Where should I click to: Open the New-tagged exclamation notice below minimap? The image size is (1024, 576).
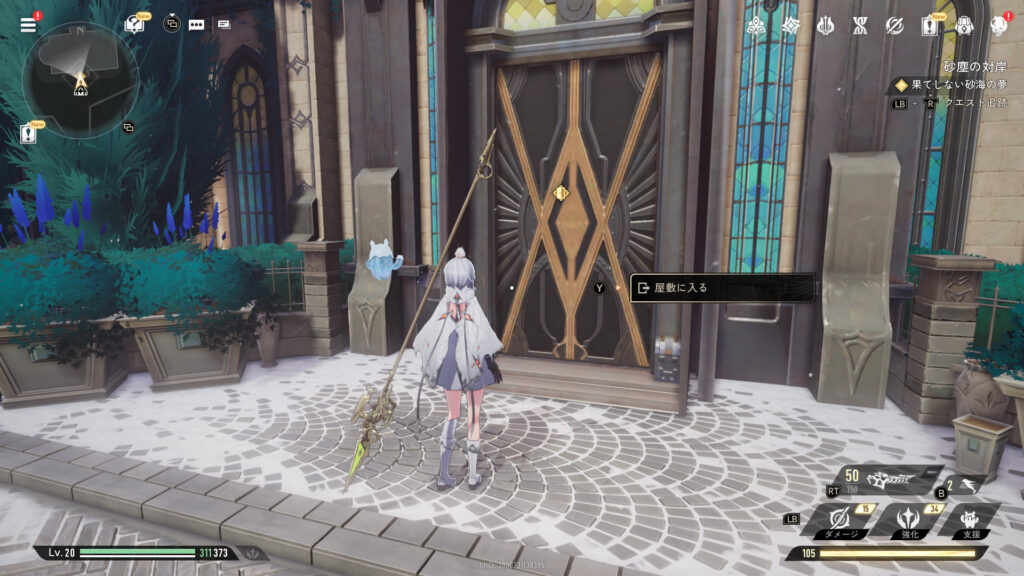coord(30,134)
